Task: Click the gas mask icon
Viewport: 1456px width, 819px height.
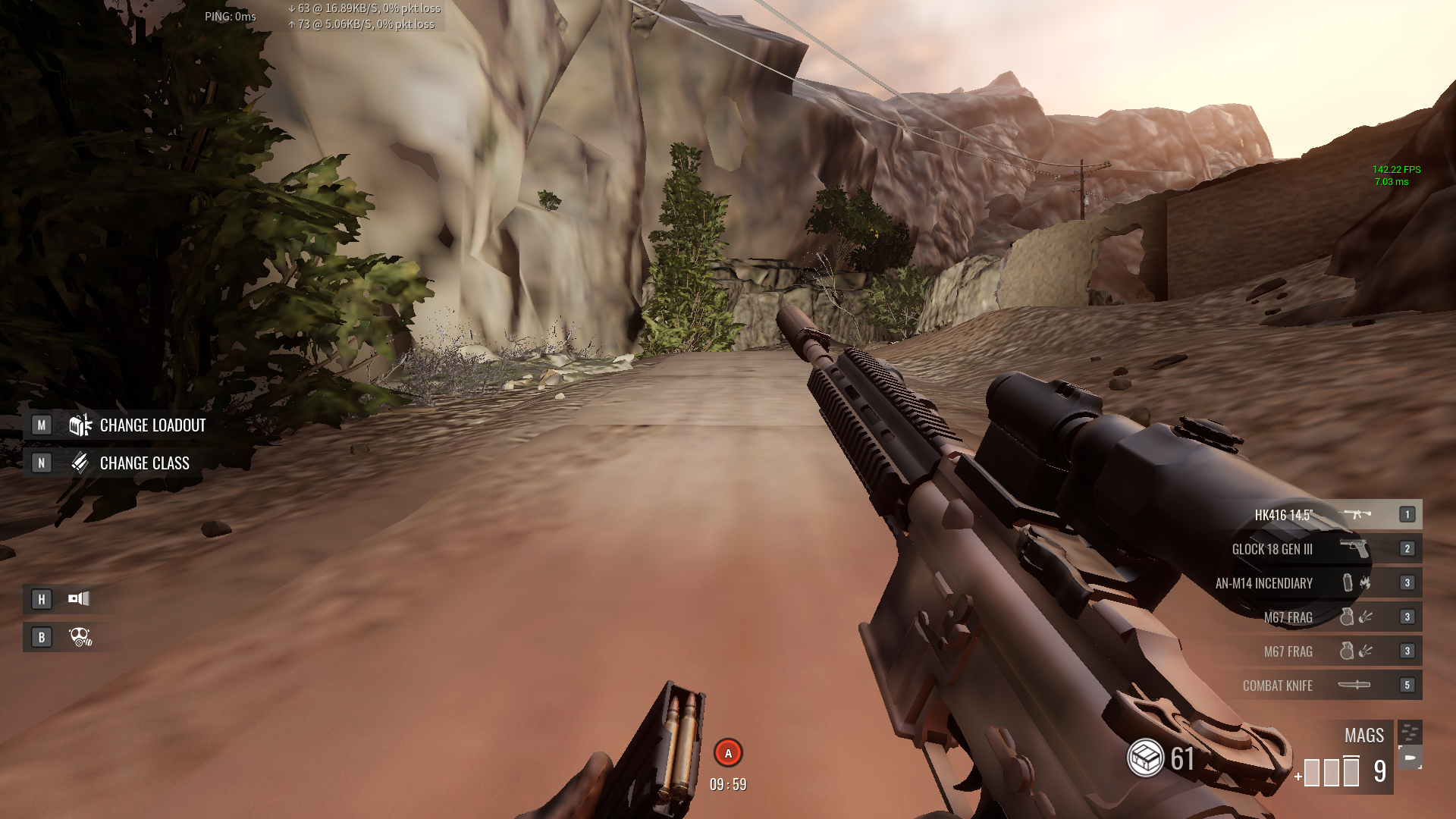Action: coord(80,637)
